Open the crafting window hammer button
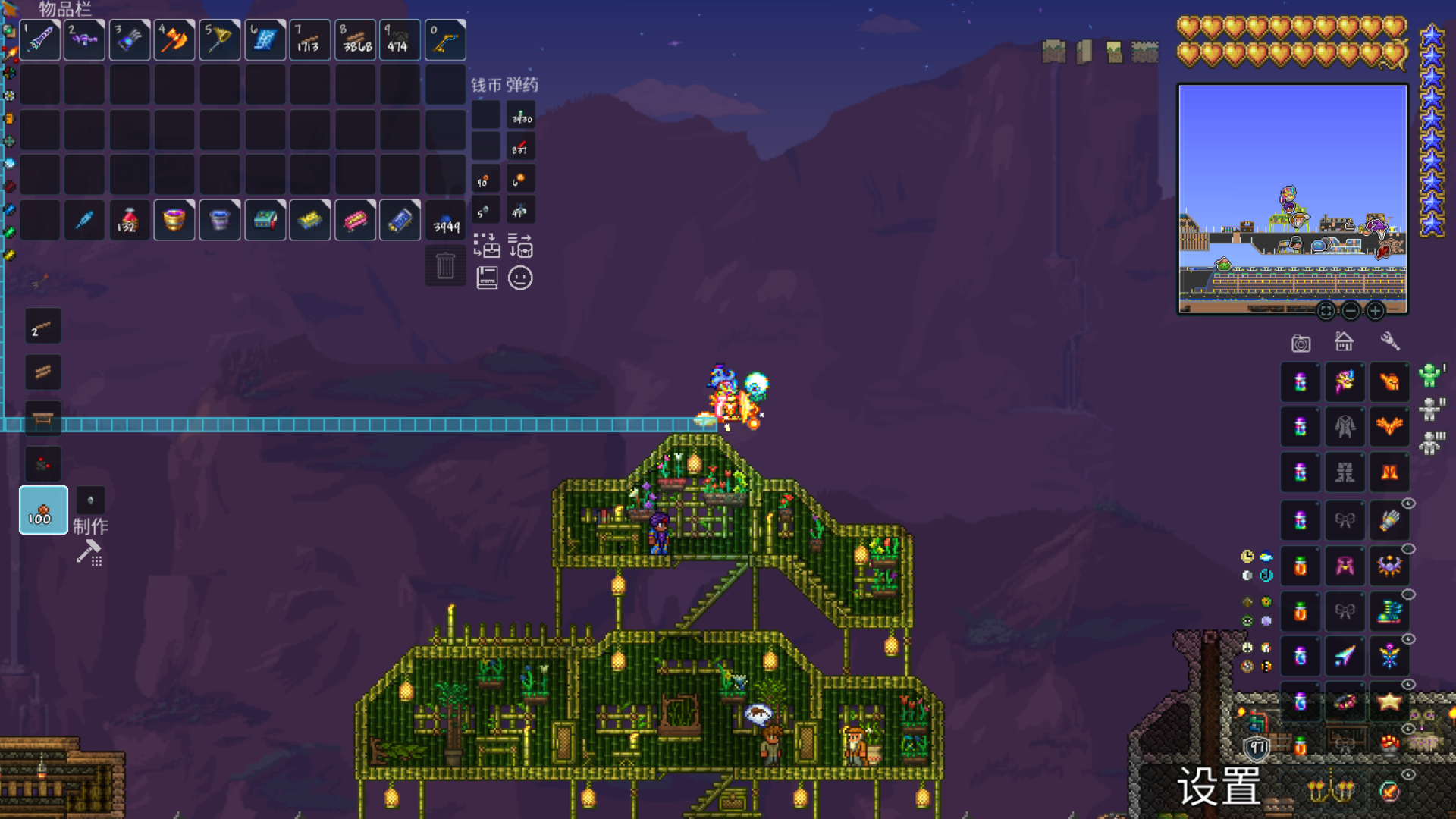Viewport: 1456px width, 819px height. [x=89, y=553]
